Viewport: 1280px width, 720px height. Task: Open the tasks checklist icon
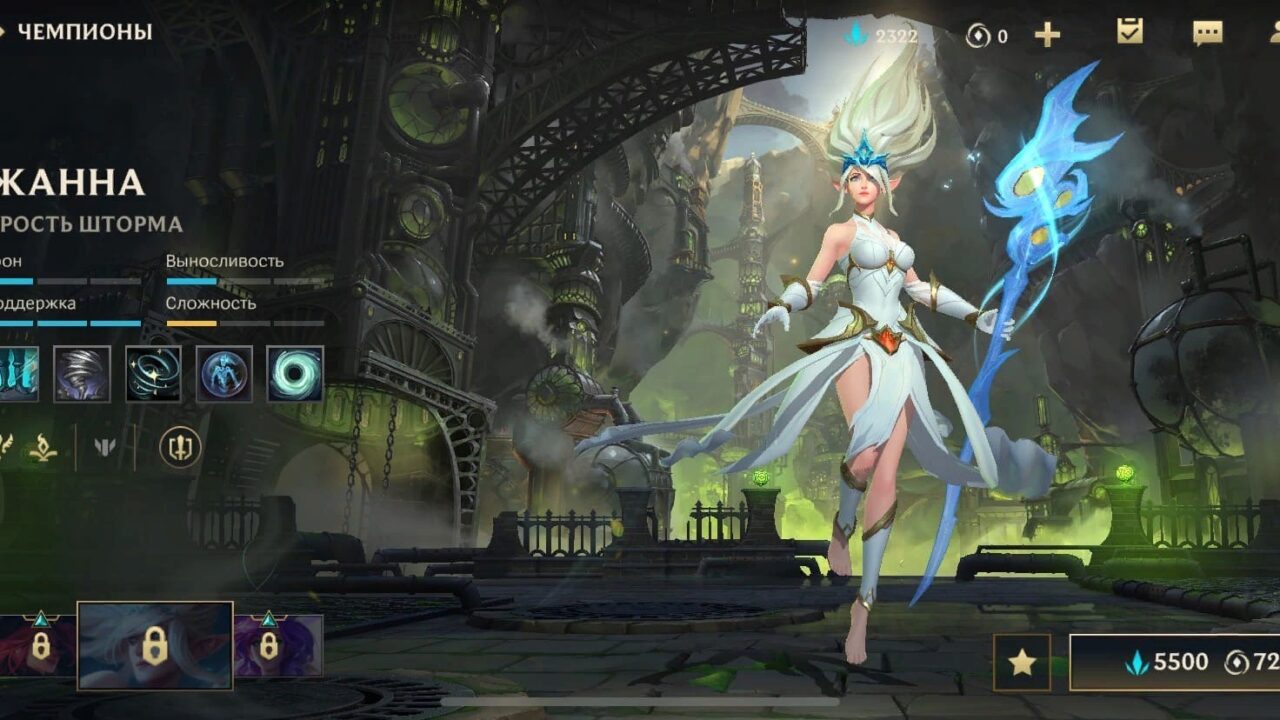coord(1130,32)
